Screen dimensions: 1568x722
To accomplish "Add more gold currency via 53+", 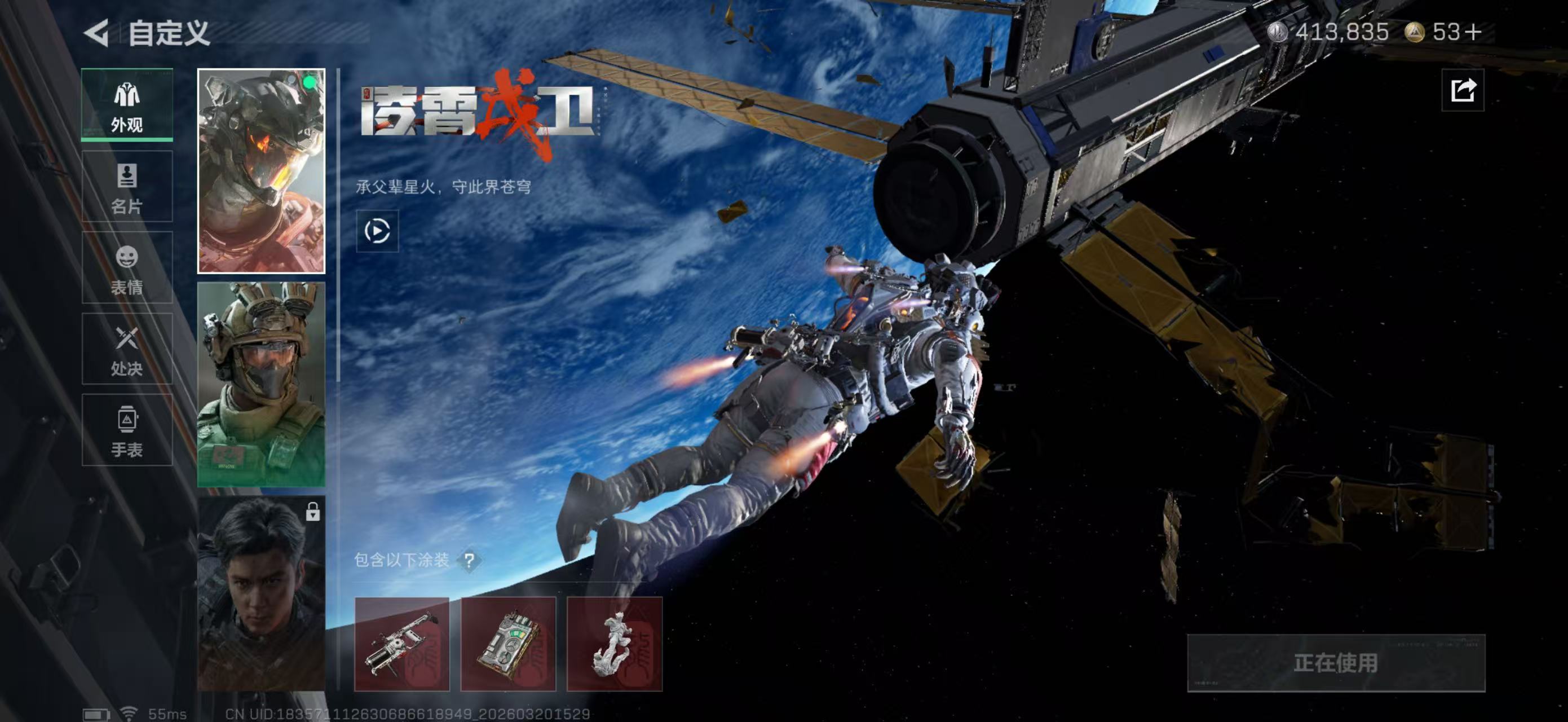I will point(1474,32).
